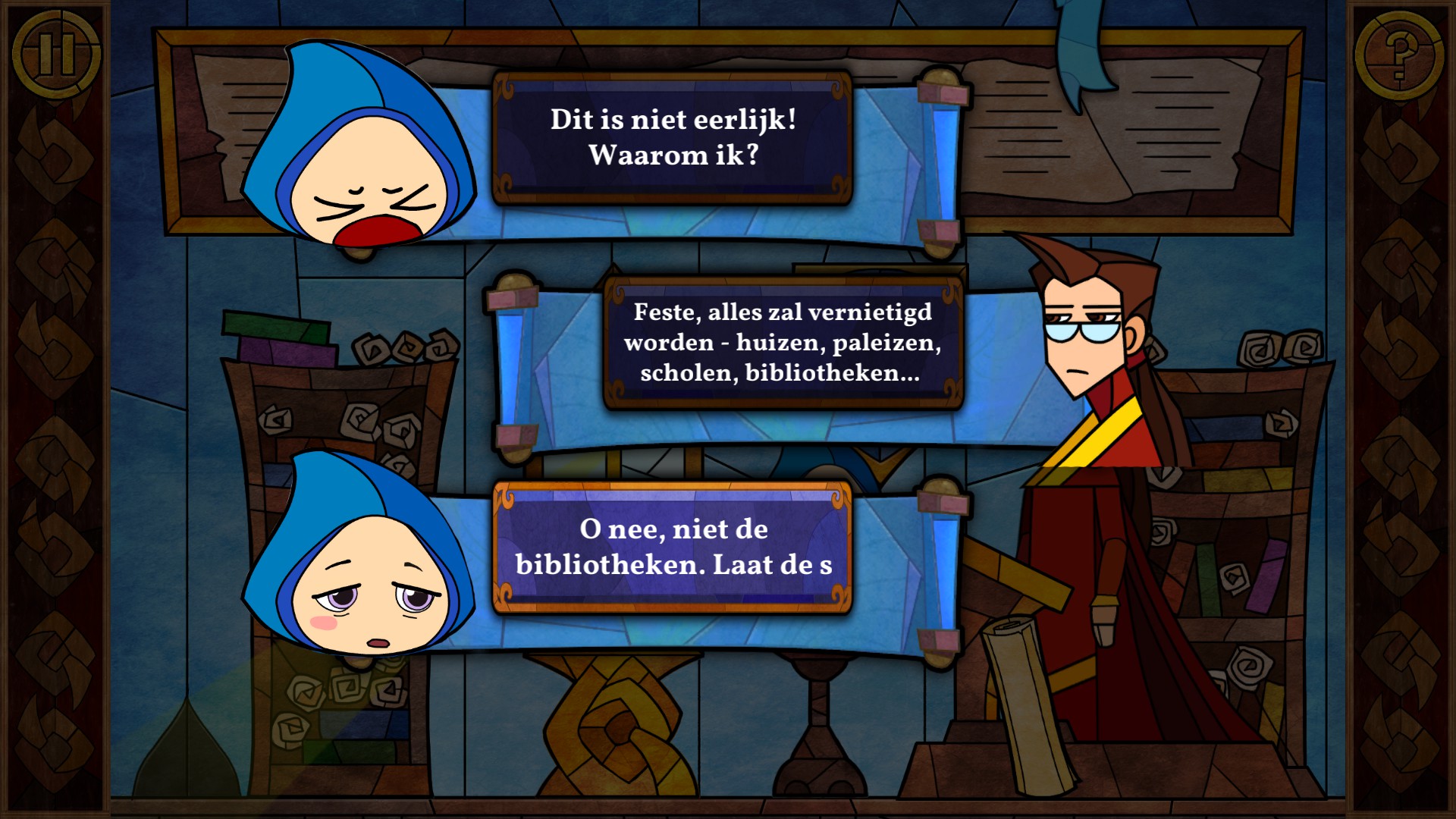Open the question mark help button

click(x=1399, y=55)
